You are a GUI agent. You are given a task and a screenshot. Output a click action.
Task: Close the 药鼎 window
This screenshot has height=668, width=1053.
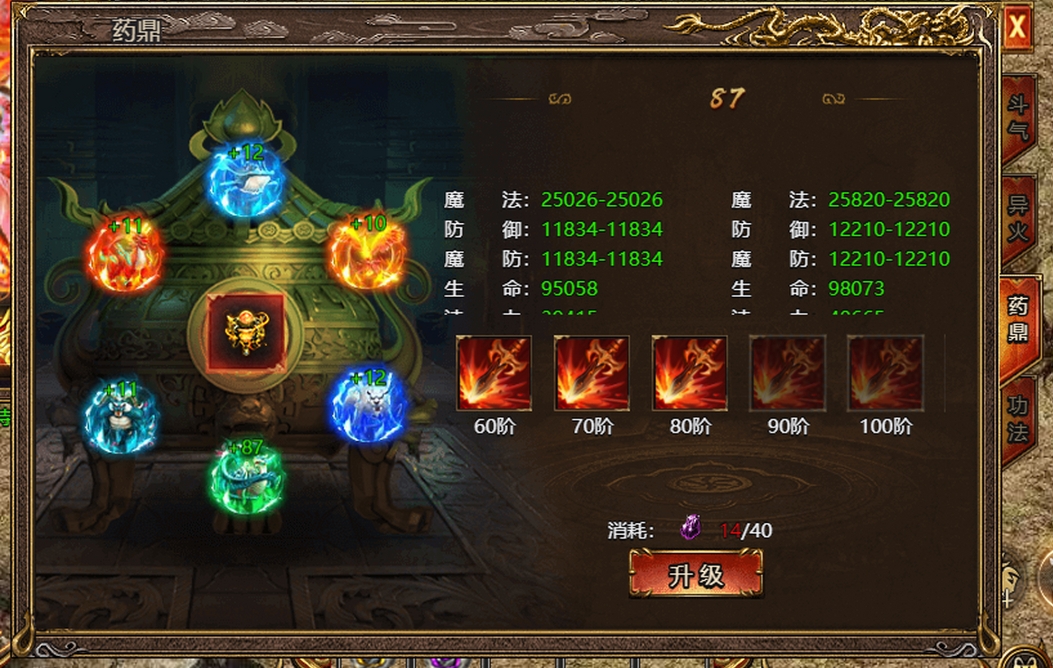[x=1017, y=28]
